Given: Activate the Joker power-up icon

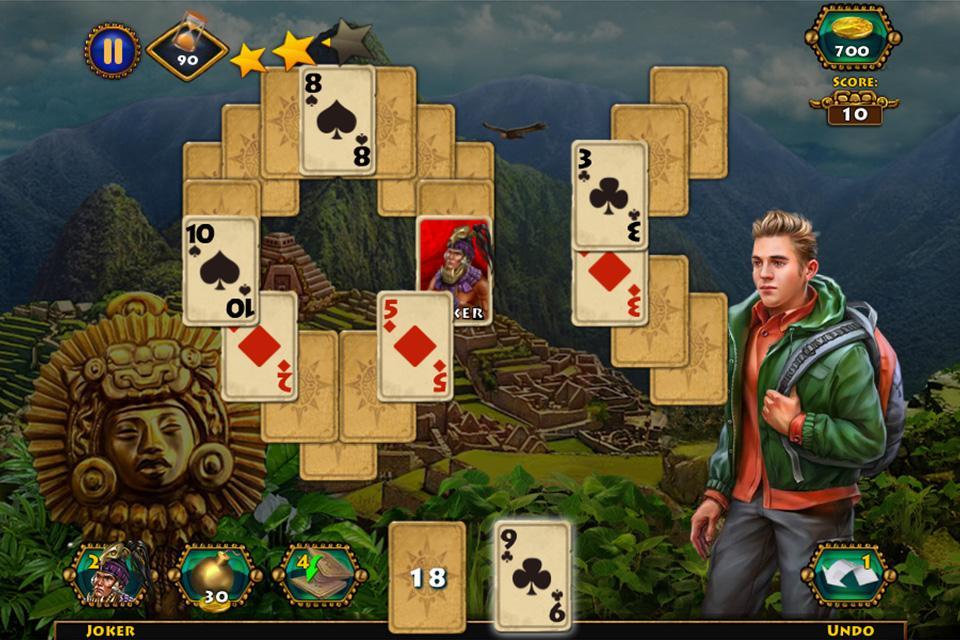Looking at the screenshot, I should [108, 574].
